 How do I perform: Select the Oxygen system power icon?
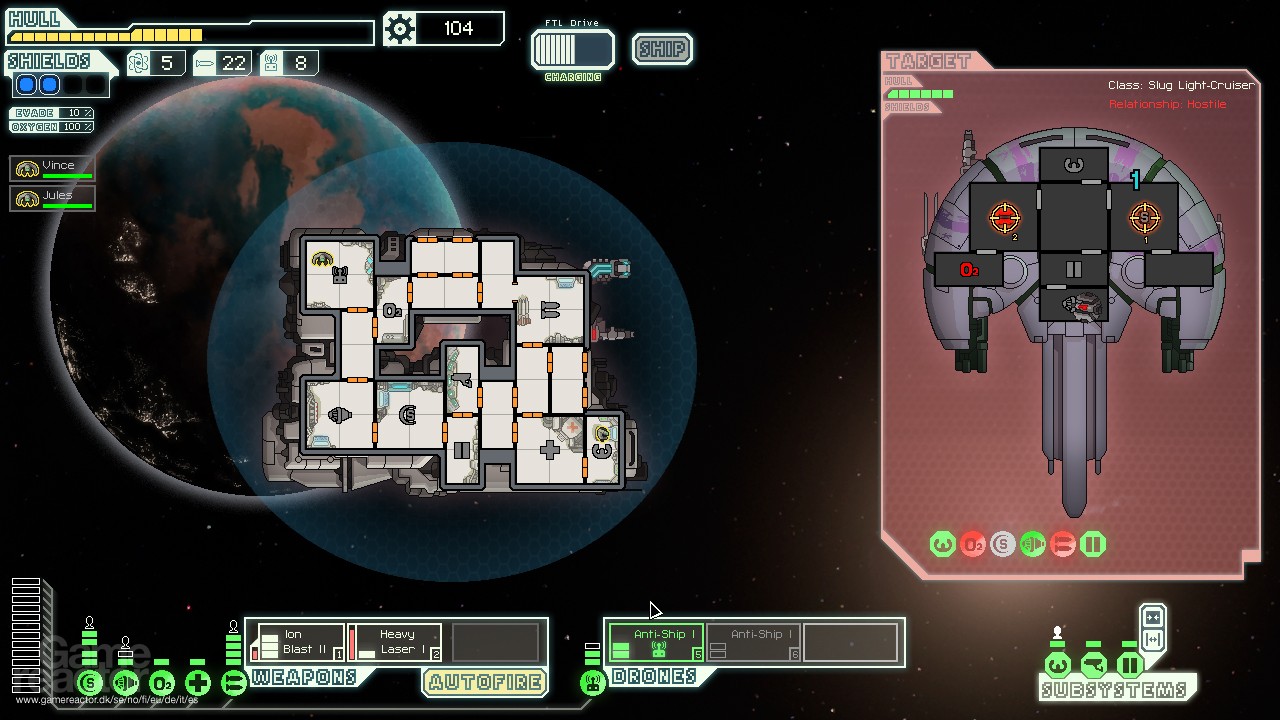coord(161,682)
